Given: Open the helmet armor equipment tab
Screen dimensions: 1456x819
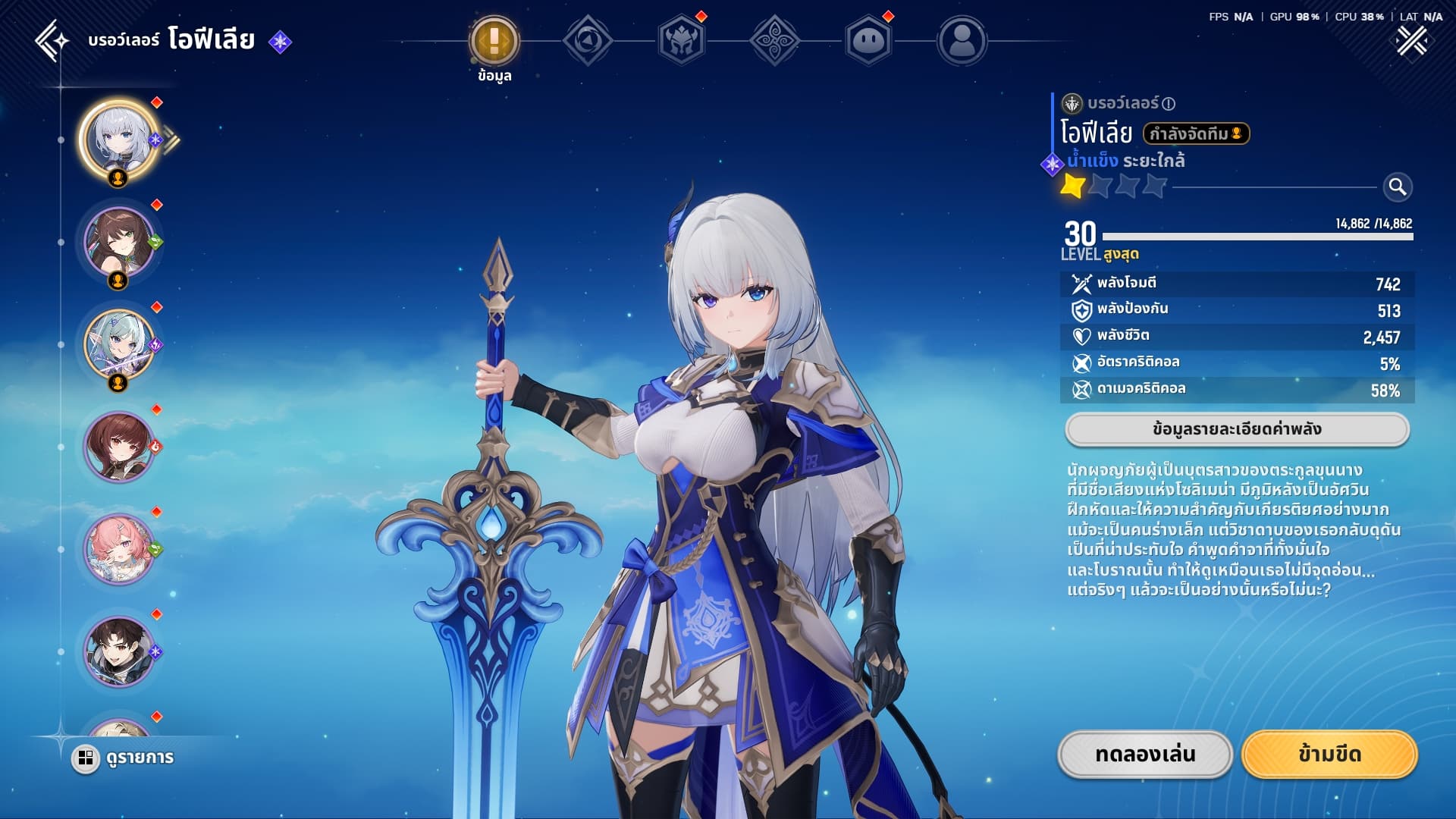Looking at the screenshot, I should [681, 41].
